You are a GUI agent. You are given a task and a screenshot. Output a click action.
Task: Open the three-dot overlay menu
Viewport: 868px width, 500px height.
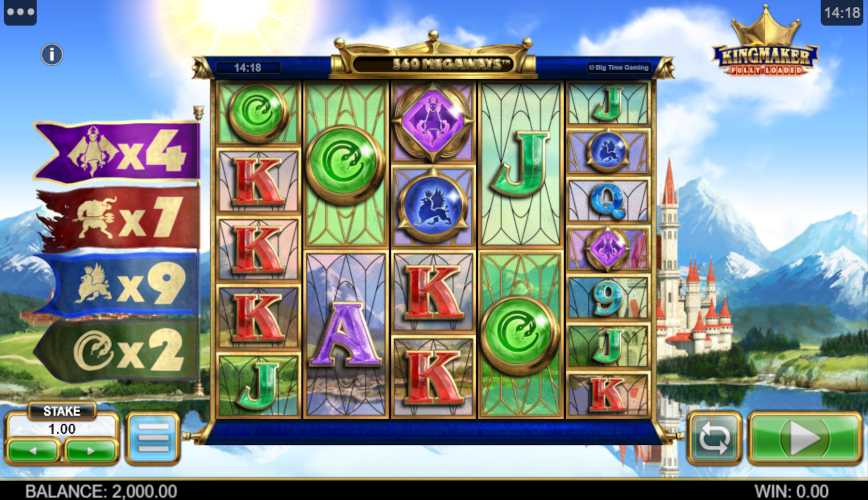click(20, 13)
